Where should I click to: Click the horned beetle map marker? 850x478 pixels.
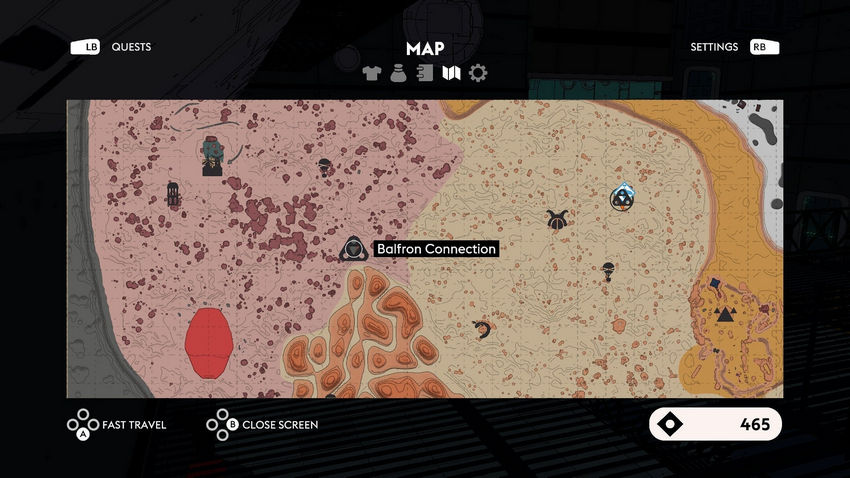[x=557, y=219]
